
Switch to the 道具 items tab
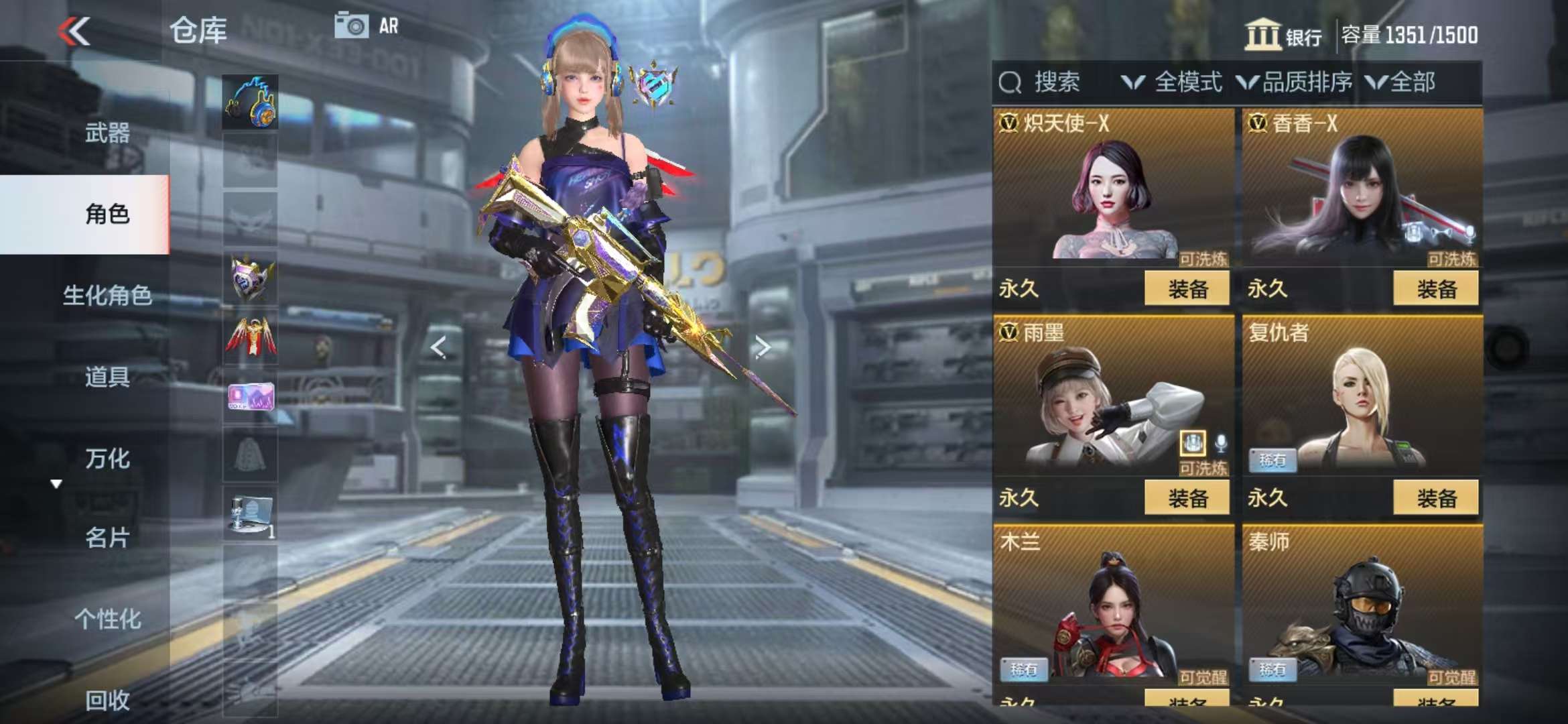pos(107,377)
